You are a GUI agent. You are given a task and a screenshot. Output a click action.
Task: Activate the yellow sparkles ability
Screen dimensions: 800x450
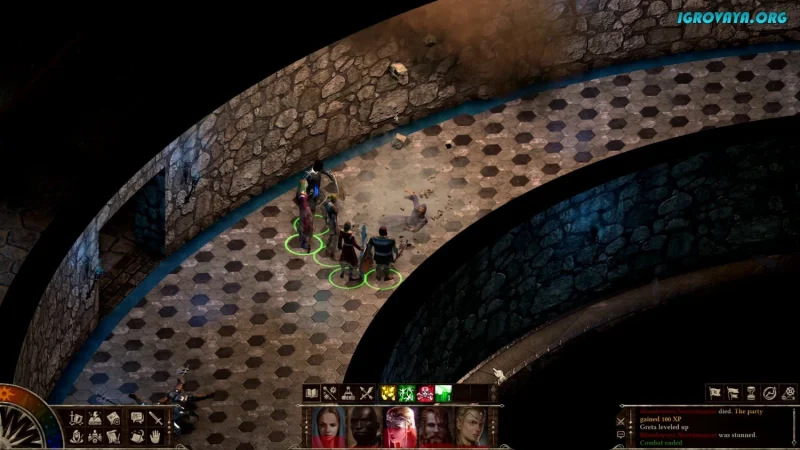coord(388,393)
